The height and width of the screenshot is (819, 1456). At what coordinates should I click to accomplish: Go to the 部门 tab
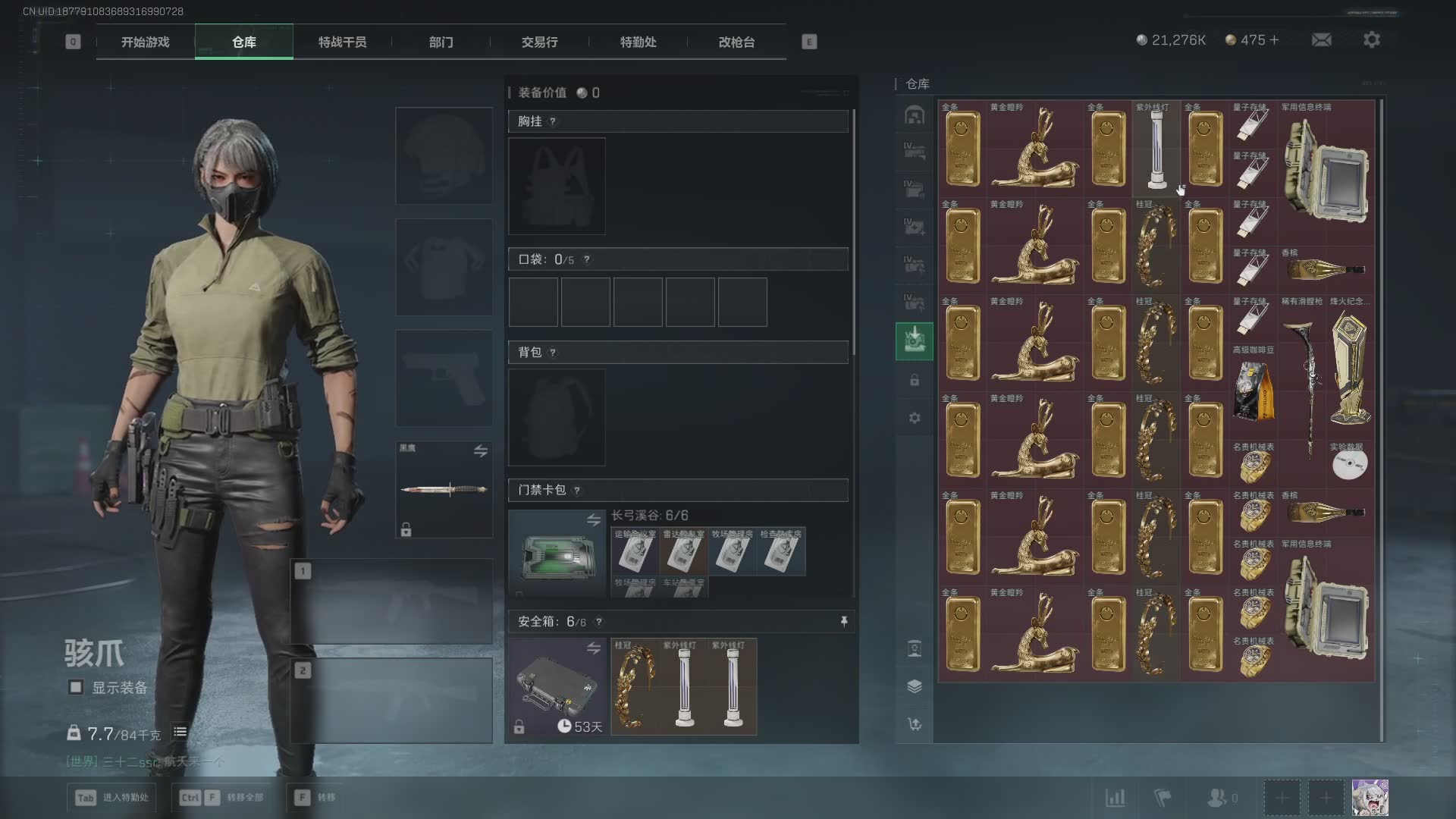(441, 42)
